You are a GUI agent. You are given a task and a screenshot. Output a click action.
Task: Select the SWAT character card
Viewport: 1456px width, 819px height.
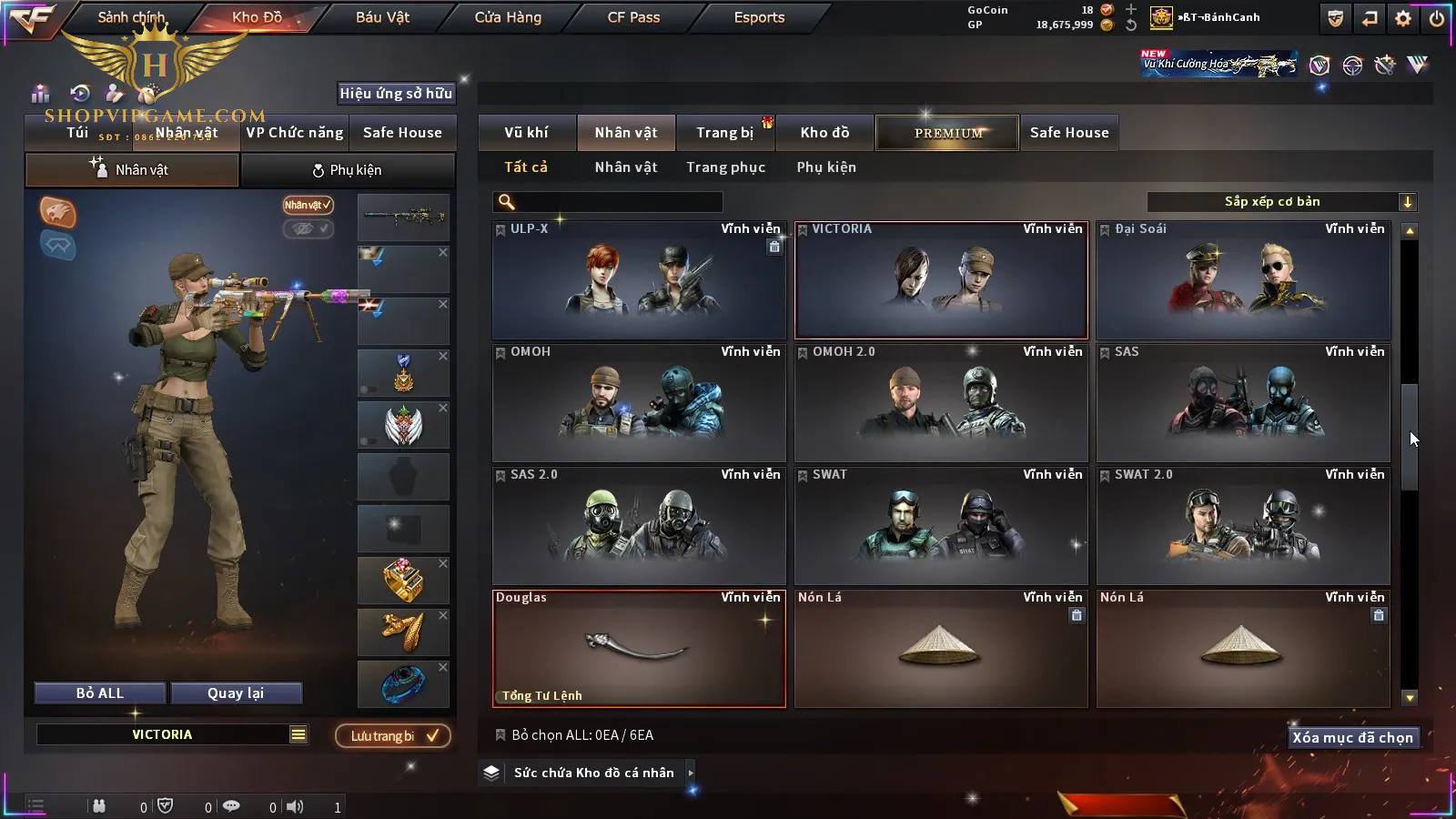[940, 526]
